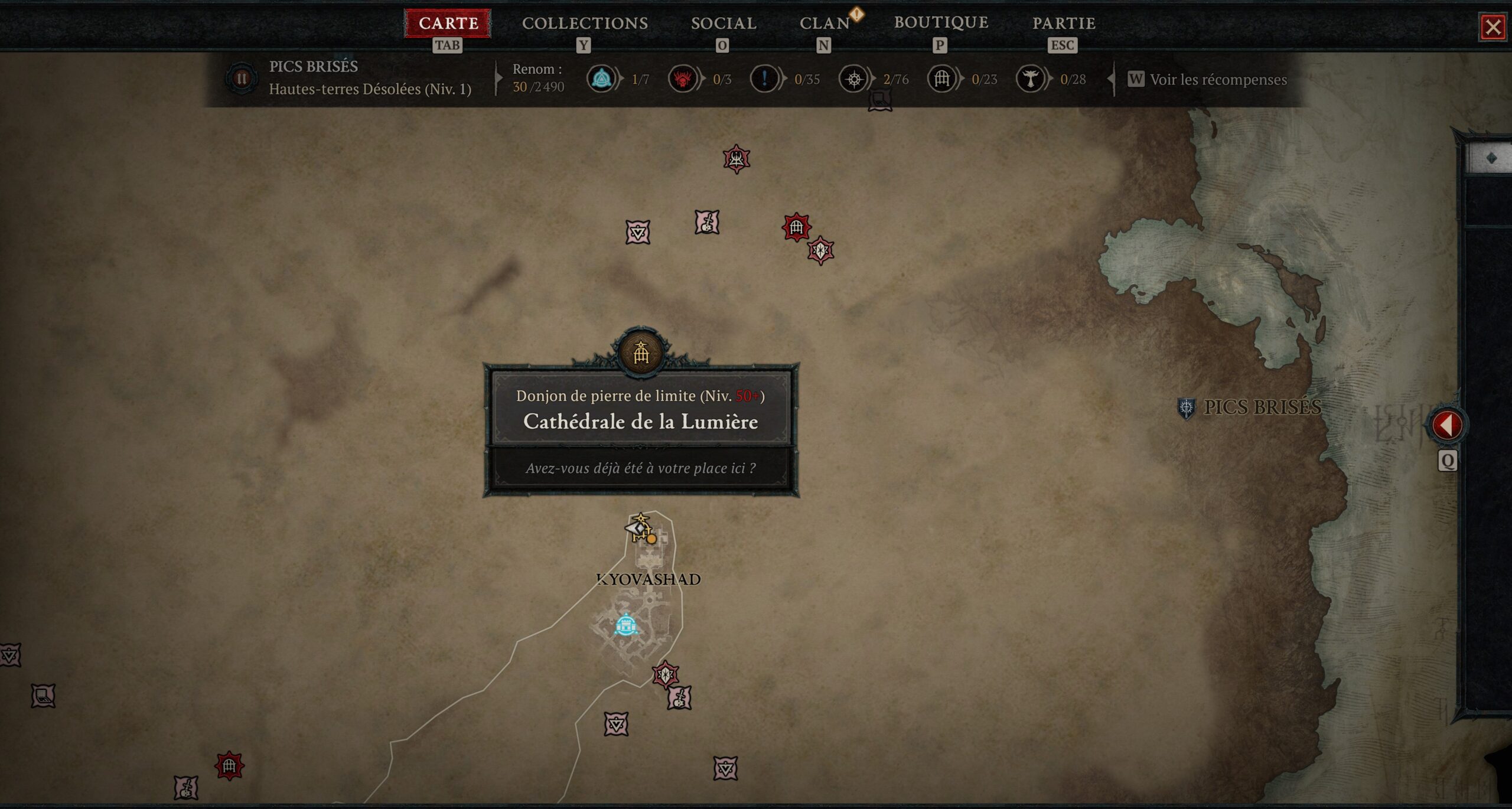Select the blue waypoint renown icon
Image resolution: width=1512 pixels, height=809 pixels.
pyautogui.click(x=601, y=79)
